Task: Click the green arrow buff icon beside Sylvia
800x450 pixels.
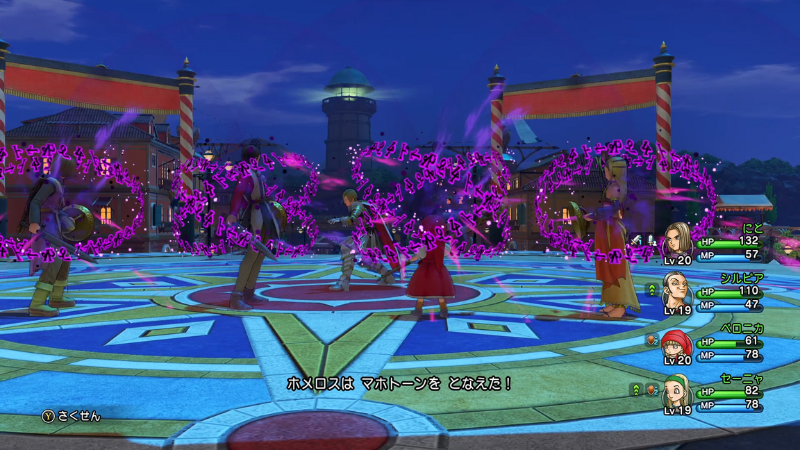Action: (x=653, y=289)
